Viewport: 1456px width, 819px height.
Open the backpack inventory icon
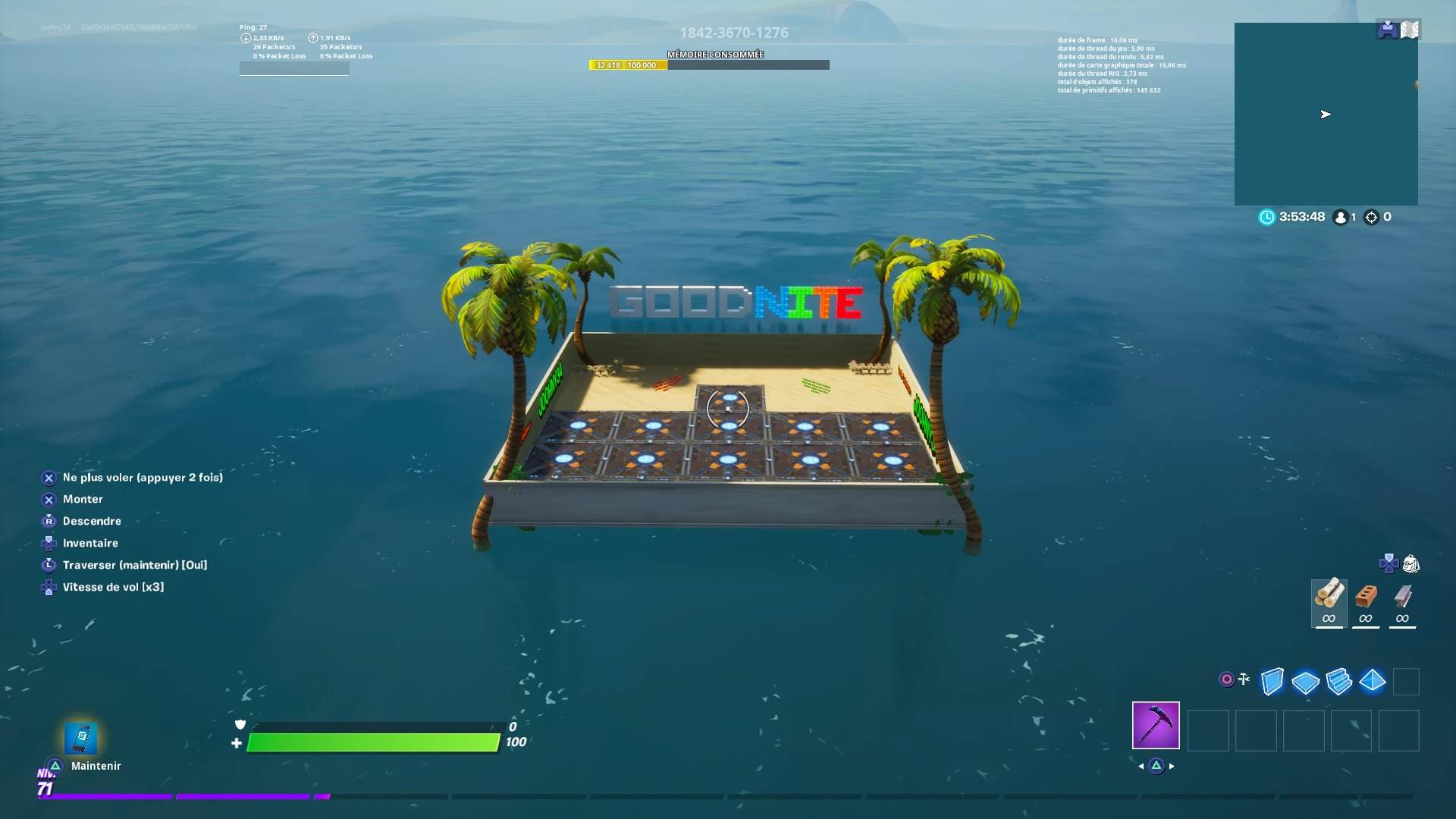click(1410, 563)
